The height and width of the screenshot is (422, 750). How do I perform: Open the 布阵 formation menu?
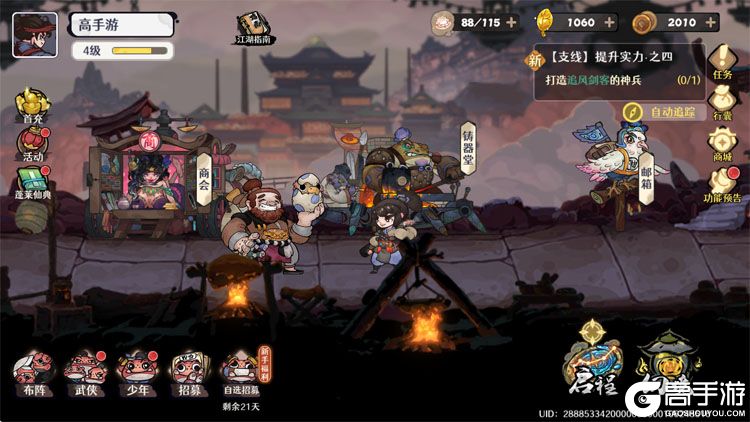tap(33, 369)
